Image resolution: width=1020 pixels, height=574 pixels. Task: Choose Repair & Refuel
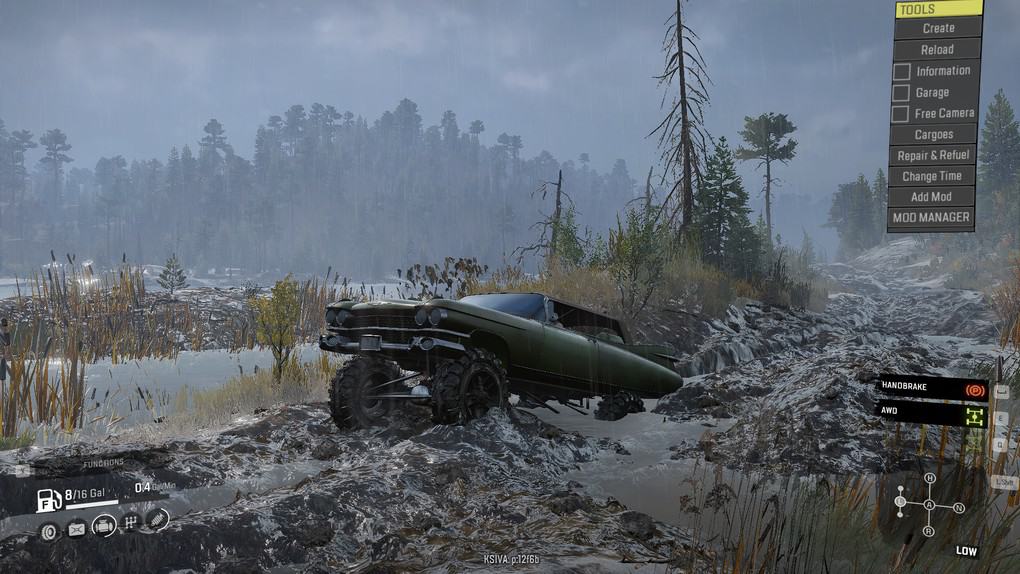932,155
